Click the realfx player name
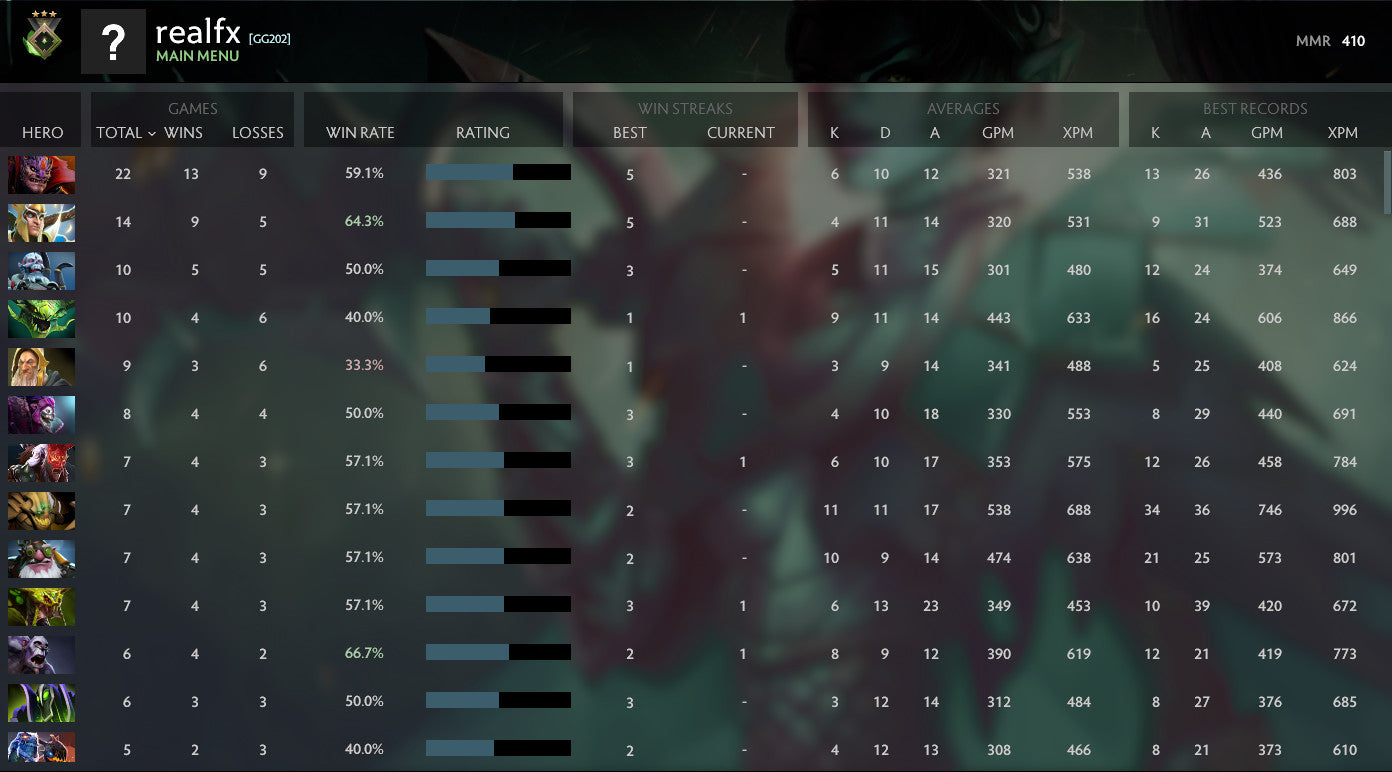The height and width of the screenshot is (772, 1392). pos(197,33)
